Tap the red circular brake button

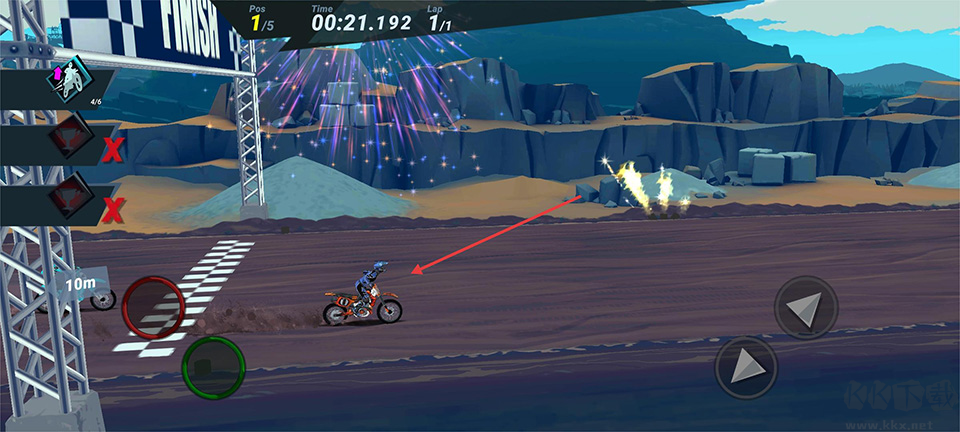[x=153, y=307]
